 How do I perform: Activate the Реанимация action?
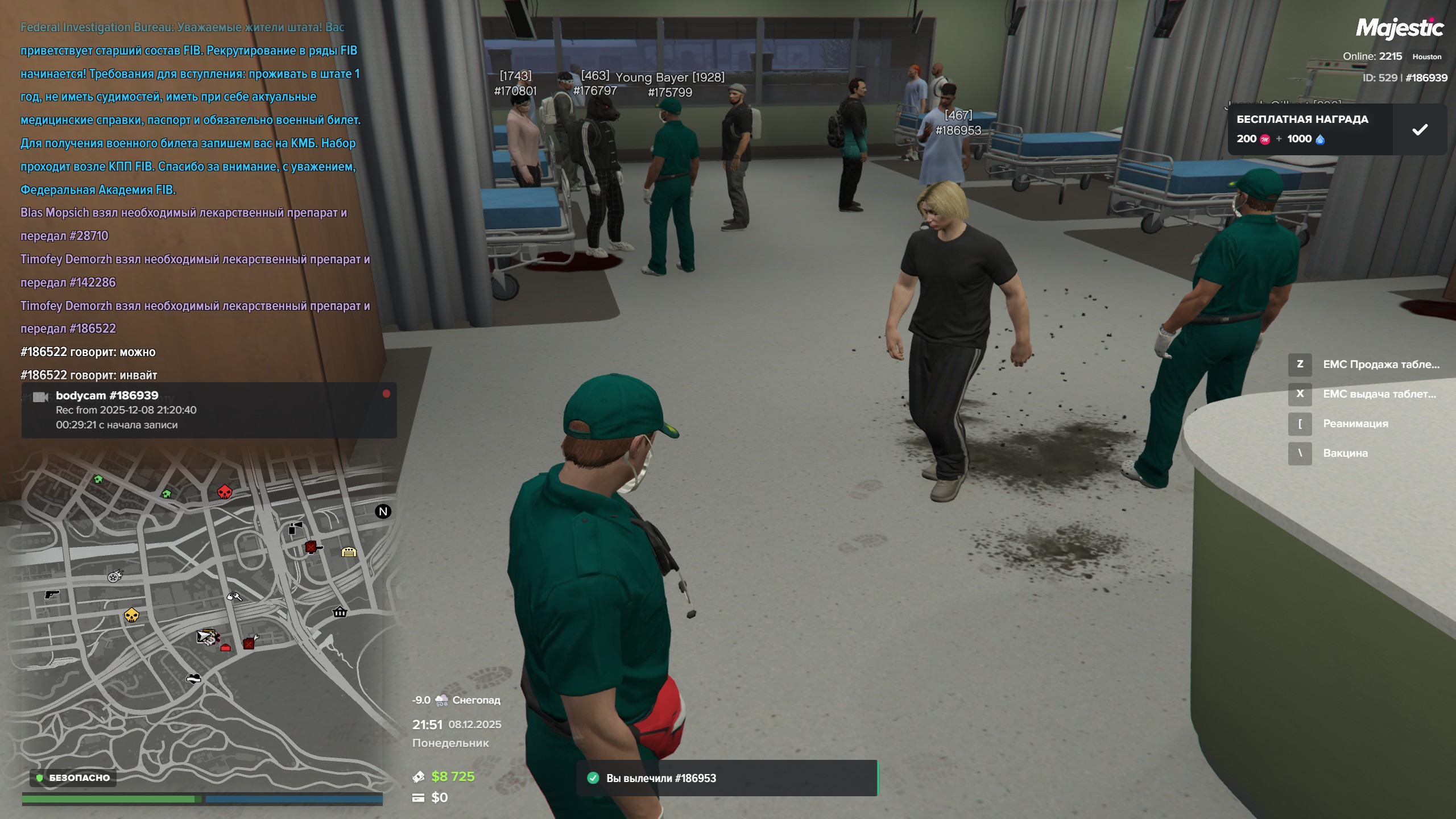tap(1355, 424)
